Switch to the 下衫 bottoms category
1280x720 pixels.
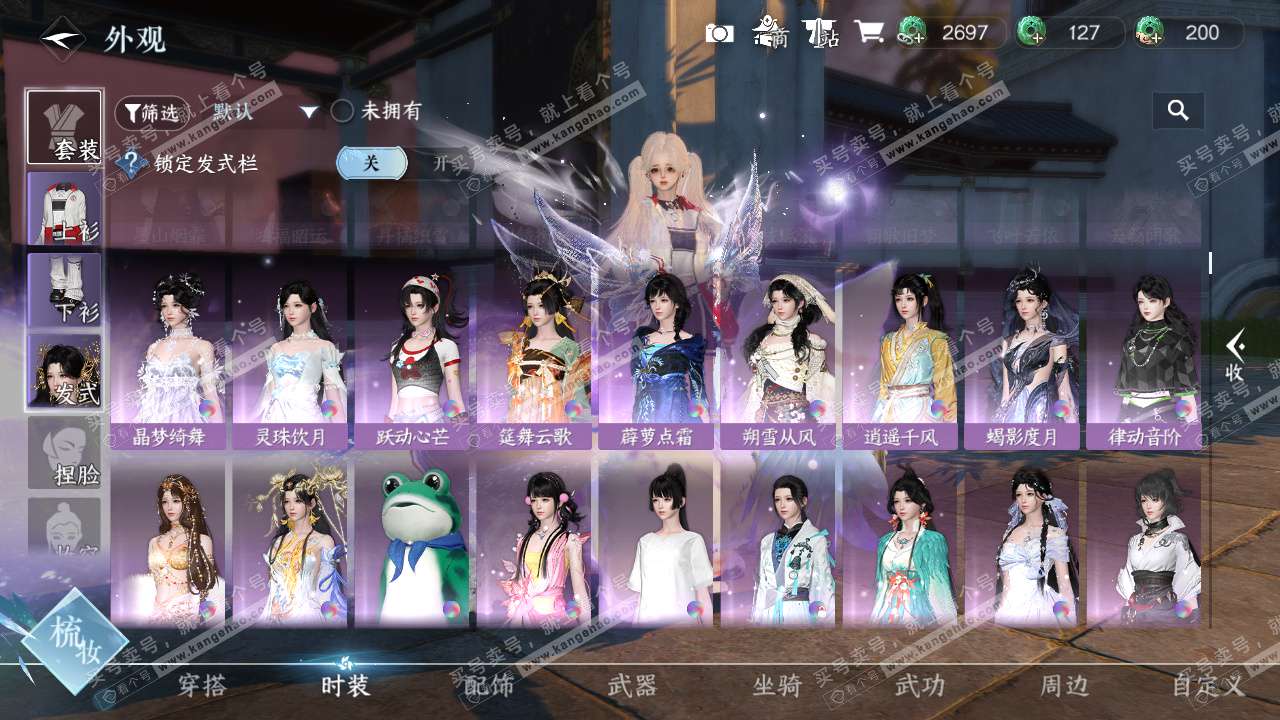pyautogui.click(x=64, y=290)
